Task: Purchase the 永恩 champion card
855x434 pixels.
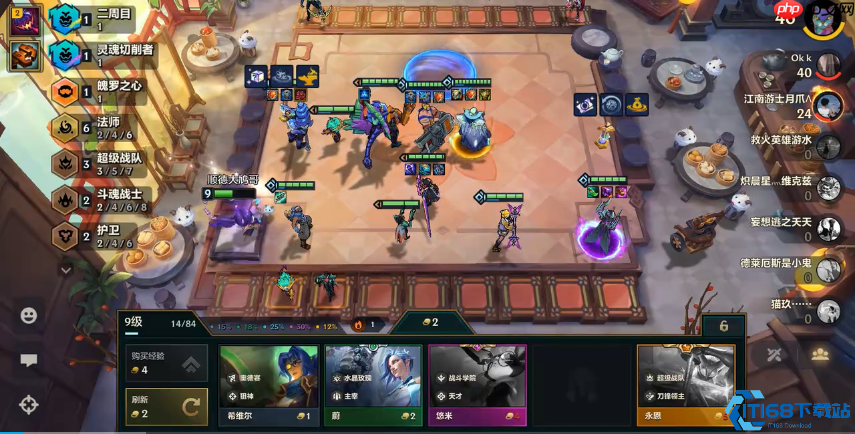Action: pyautogui.click(x=685, y=384)
